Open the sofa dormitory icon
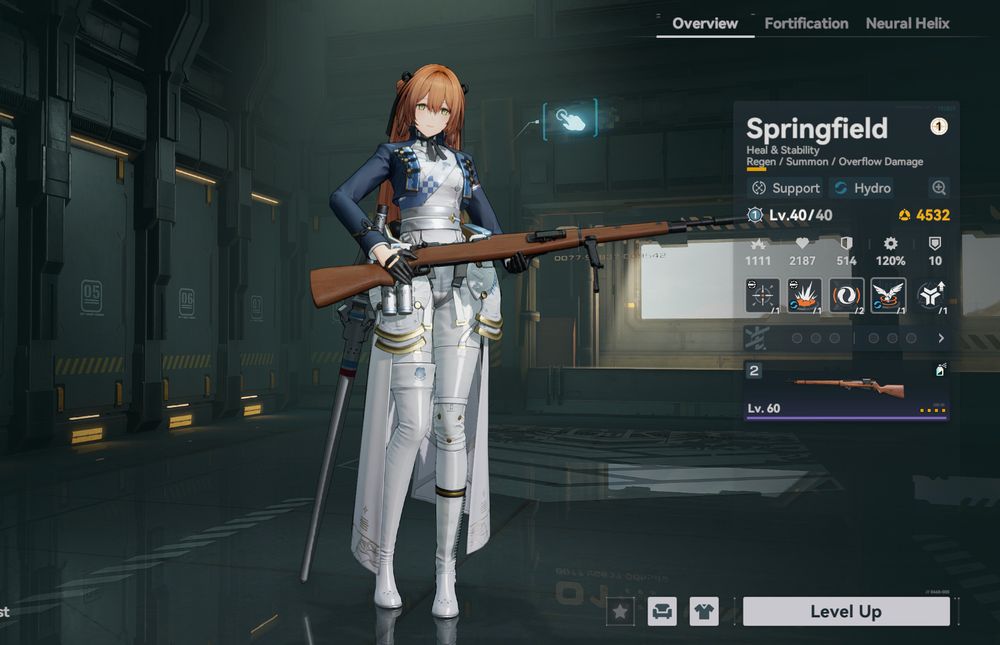The width and height of the screenshot is (1000, 645). click(662, 611)
